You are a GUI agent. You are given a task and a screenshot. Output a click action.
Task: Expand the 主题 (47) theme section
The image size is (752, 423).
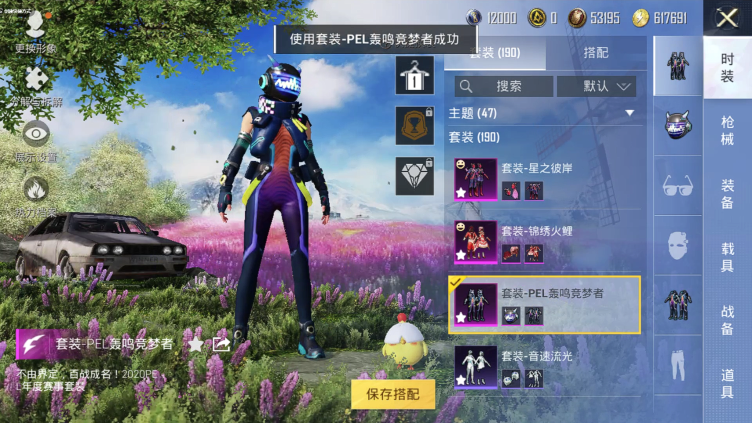[630, 113]
